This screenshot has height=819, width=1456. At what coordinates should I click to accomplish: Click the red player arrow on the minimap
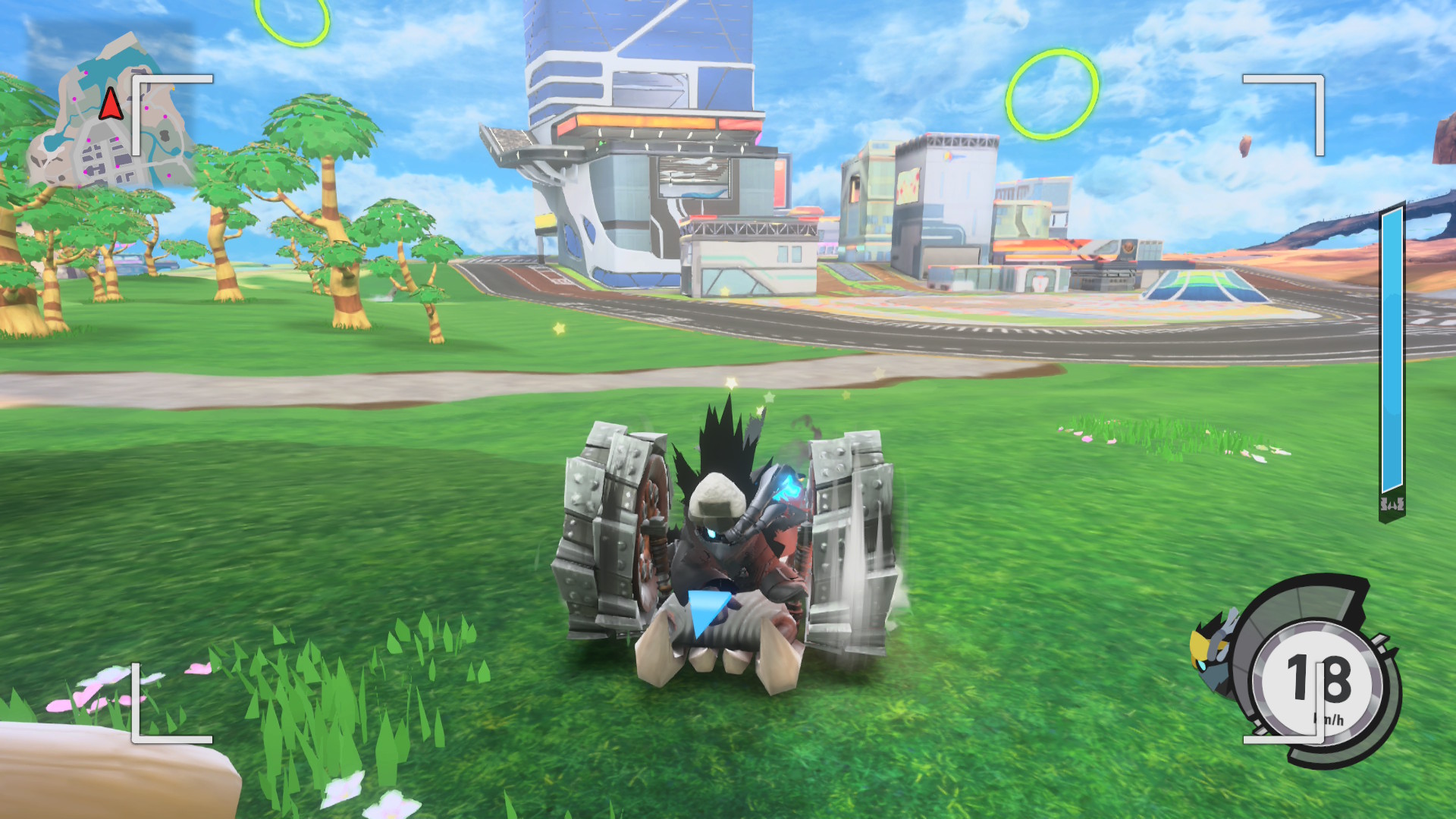pos(111,104)
